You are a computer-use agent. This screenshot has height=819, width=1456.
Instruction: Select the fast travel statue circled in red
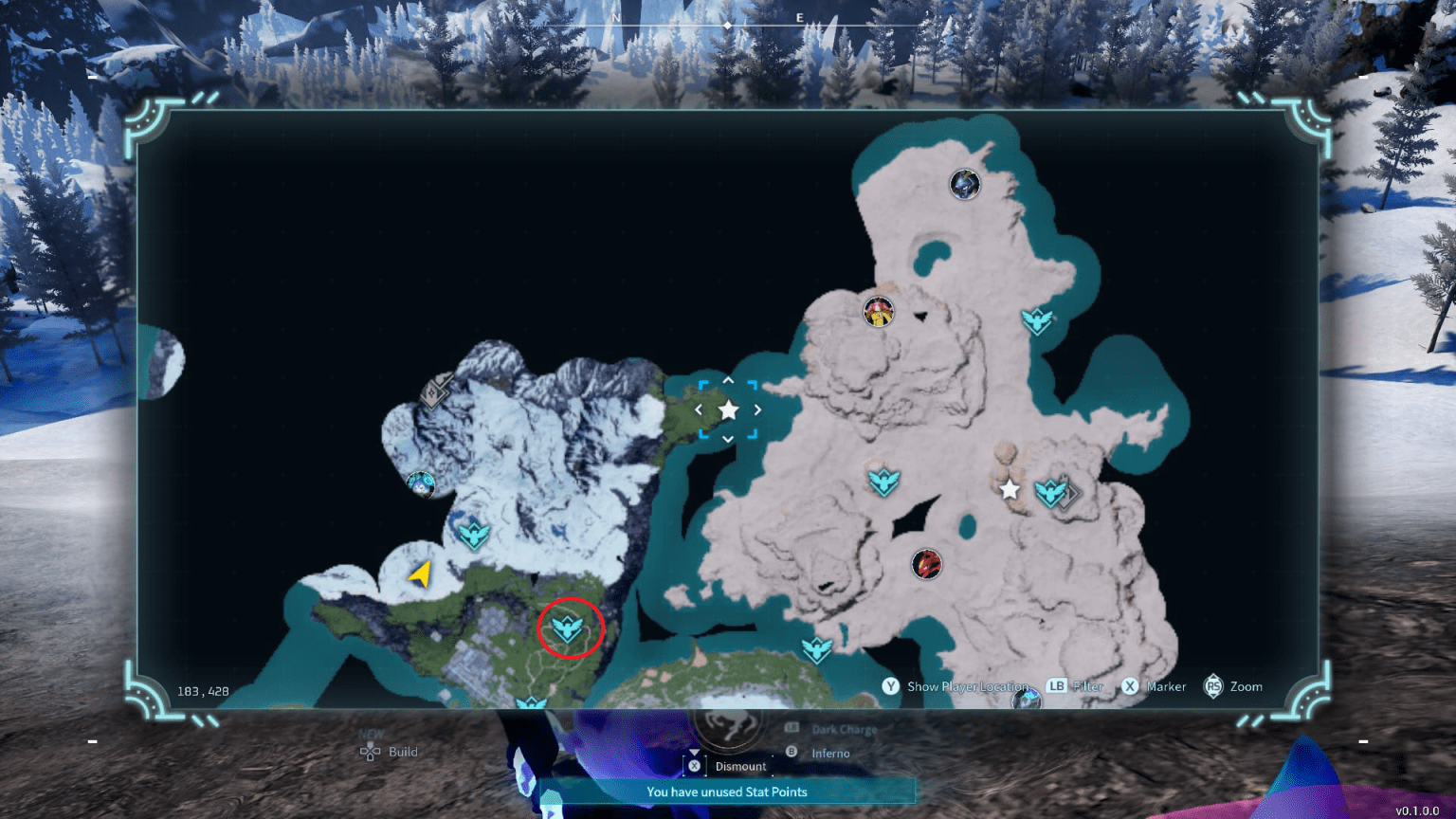(567, 627)
